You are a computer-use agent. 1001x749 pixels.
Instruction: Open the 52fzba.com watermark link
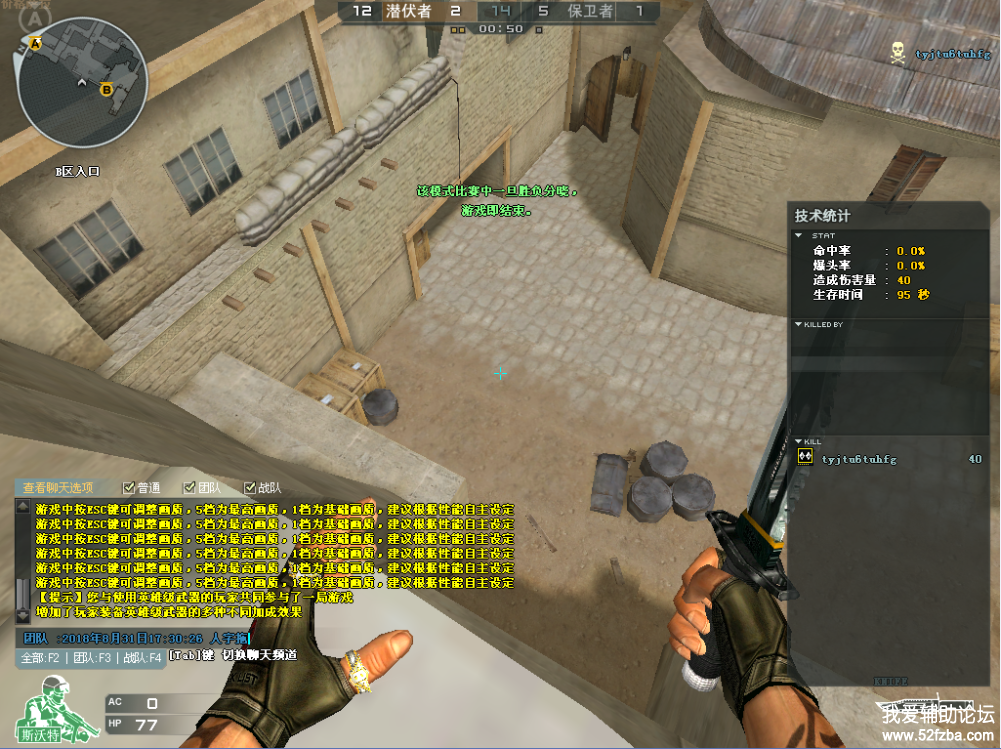click(938, 736)
